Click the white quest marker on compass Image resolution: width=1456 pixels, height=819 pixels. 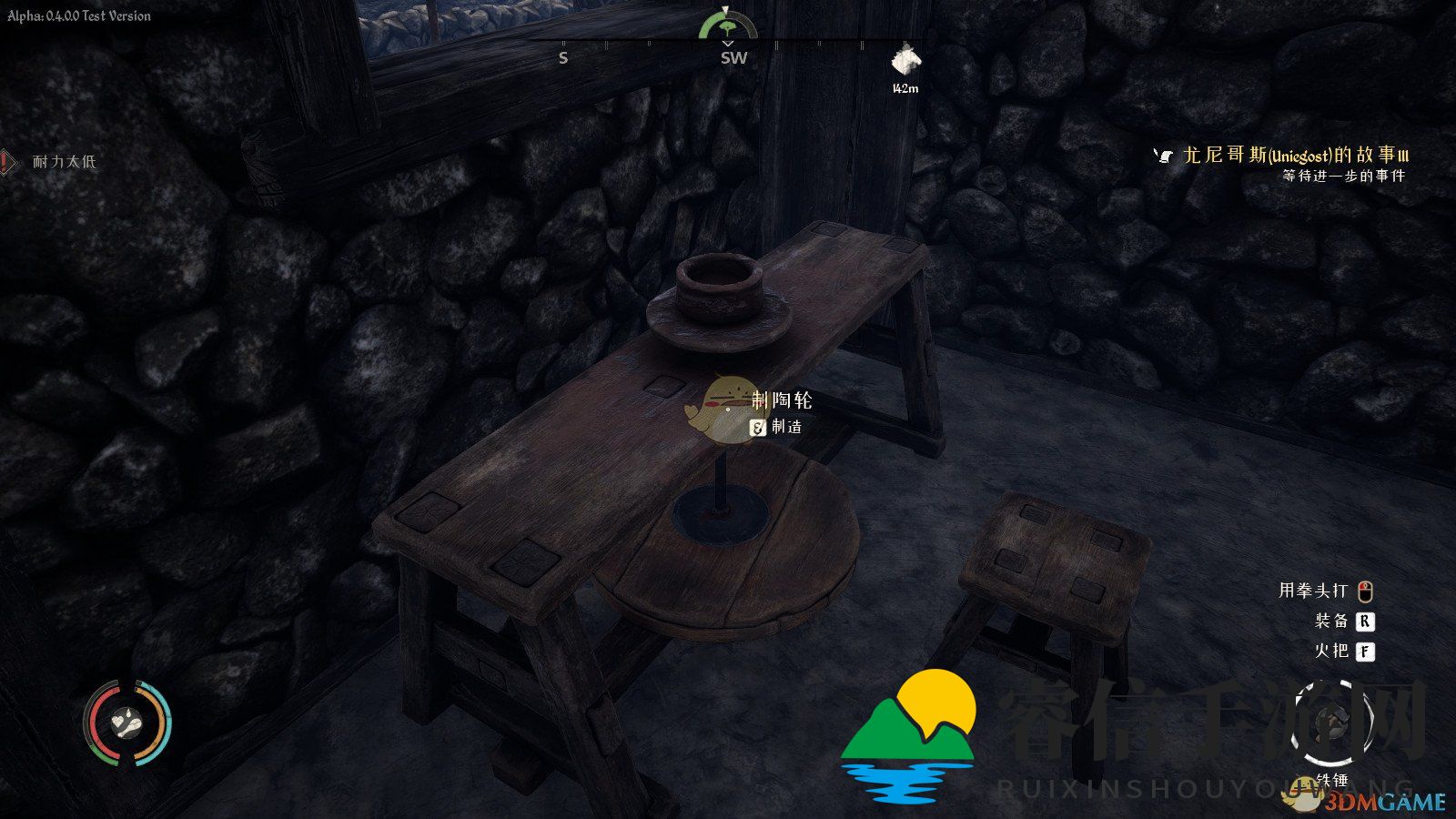tap(905, 61)
